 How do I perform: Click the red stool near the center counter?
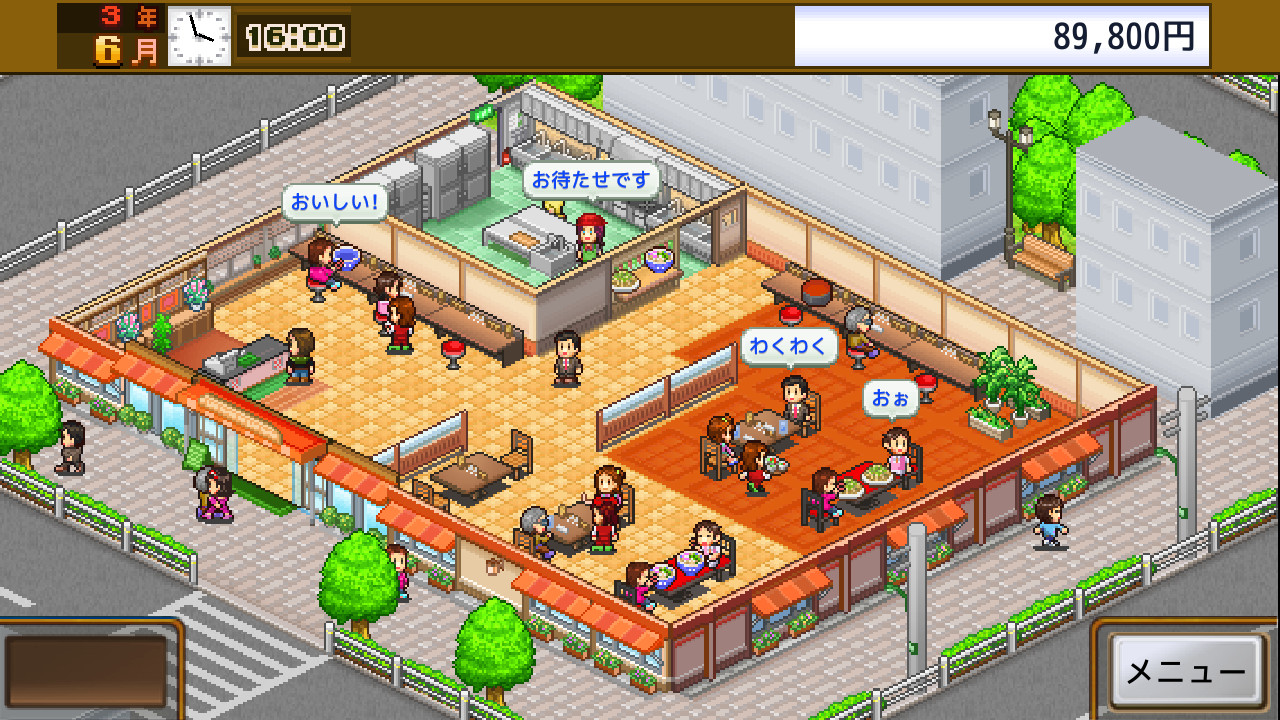pos(452,350)
